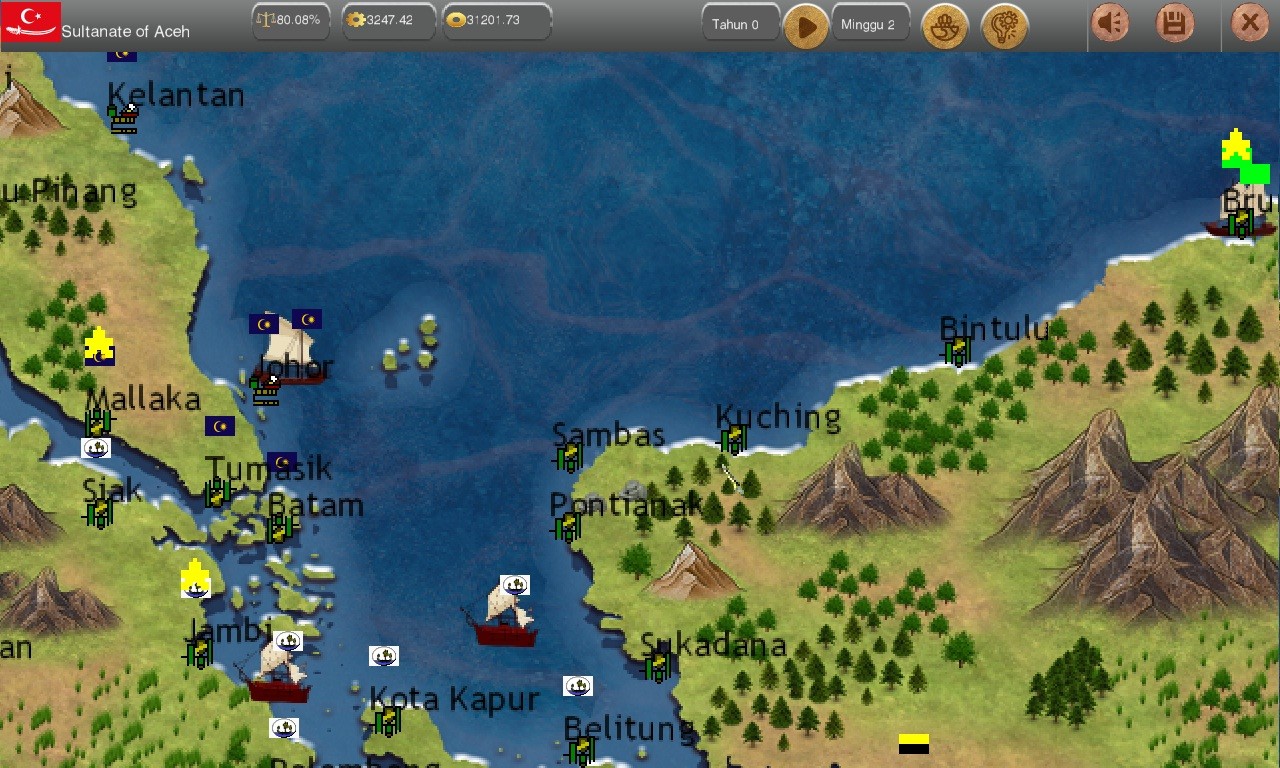The height and width of the screenshot is (768, 1280).
Task: Click the save game diskette icon
Action: 1173,20
